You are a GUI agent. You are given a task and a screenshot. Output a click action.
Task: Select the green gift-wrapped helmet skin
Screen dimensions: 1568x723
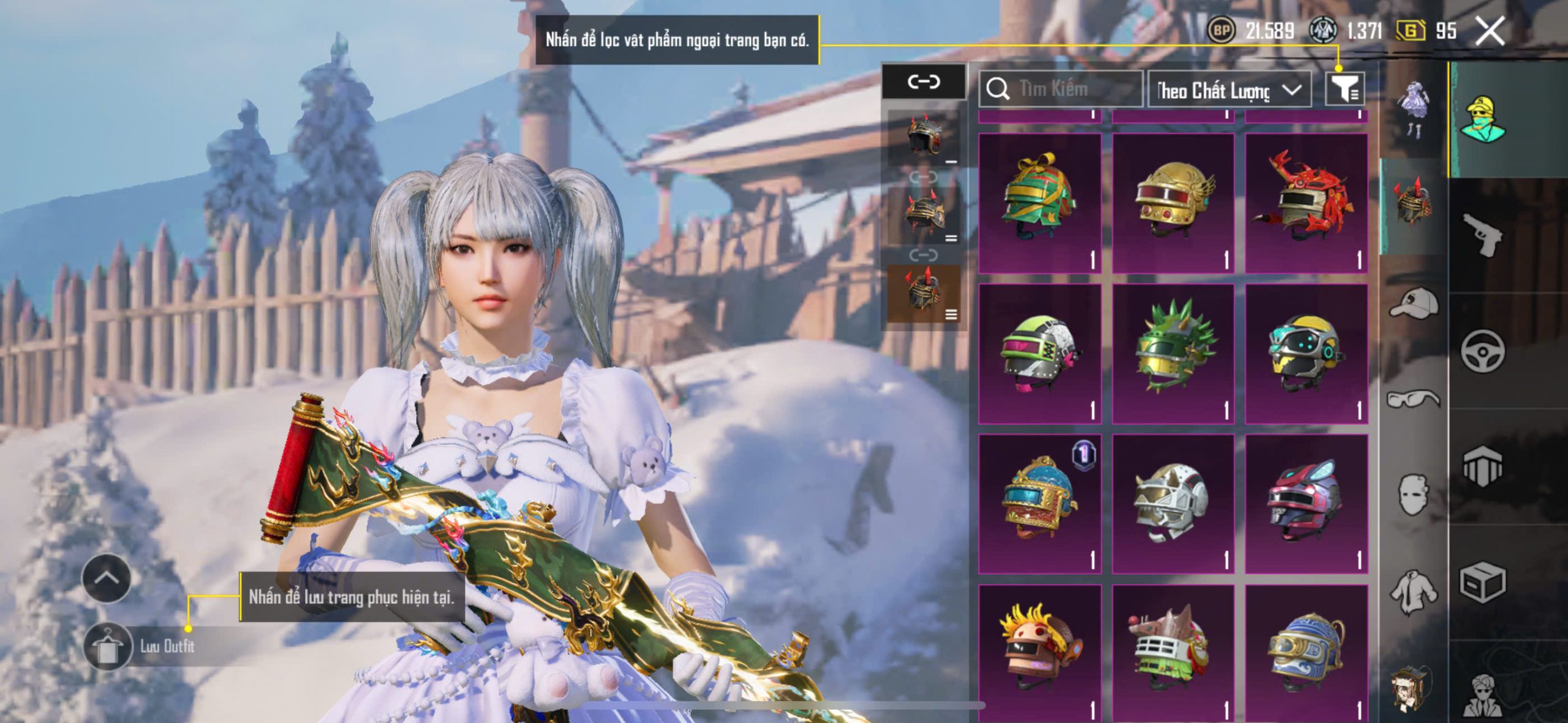tap(1039, 202)
